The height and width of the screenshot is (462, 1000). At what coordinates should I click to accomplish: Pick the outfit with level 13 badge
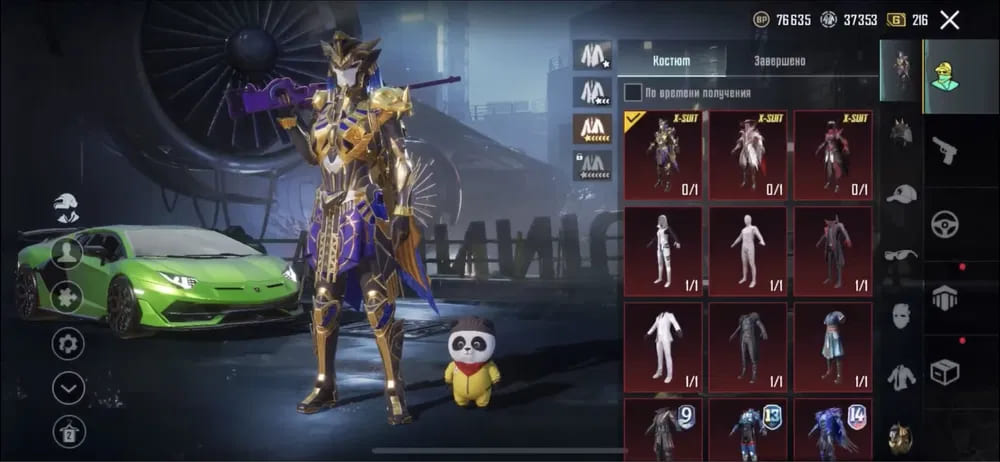tap(748, 430)
